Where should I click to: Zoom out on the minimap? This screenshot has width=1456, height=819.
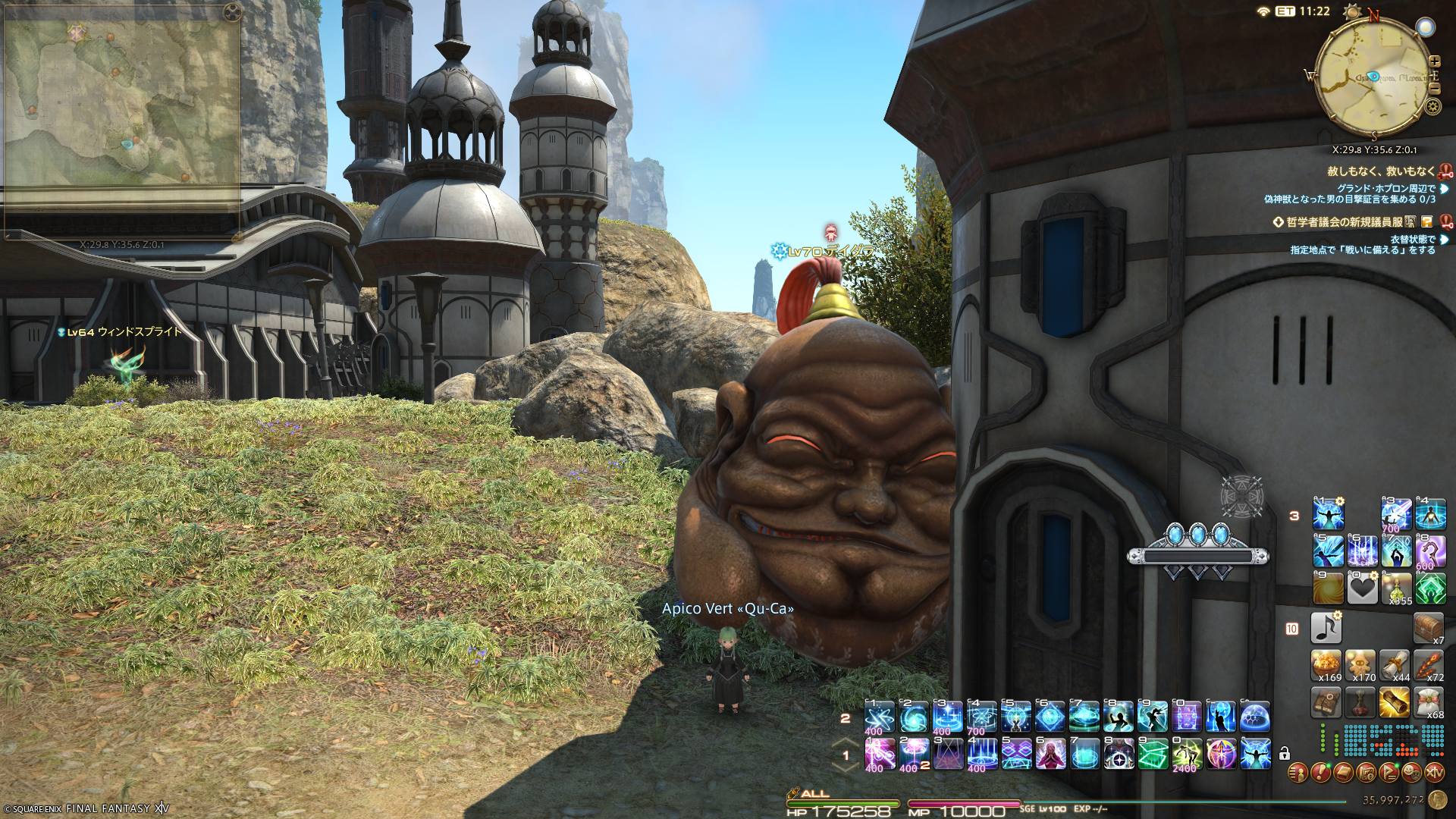coord(1434,88)
